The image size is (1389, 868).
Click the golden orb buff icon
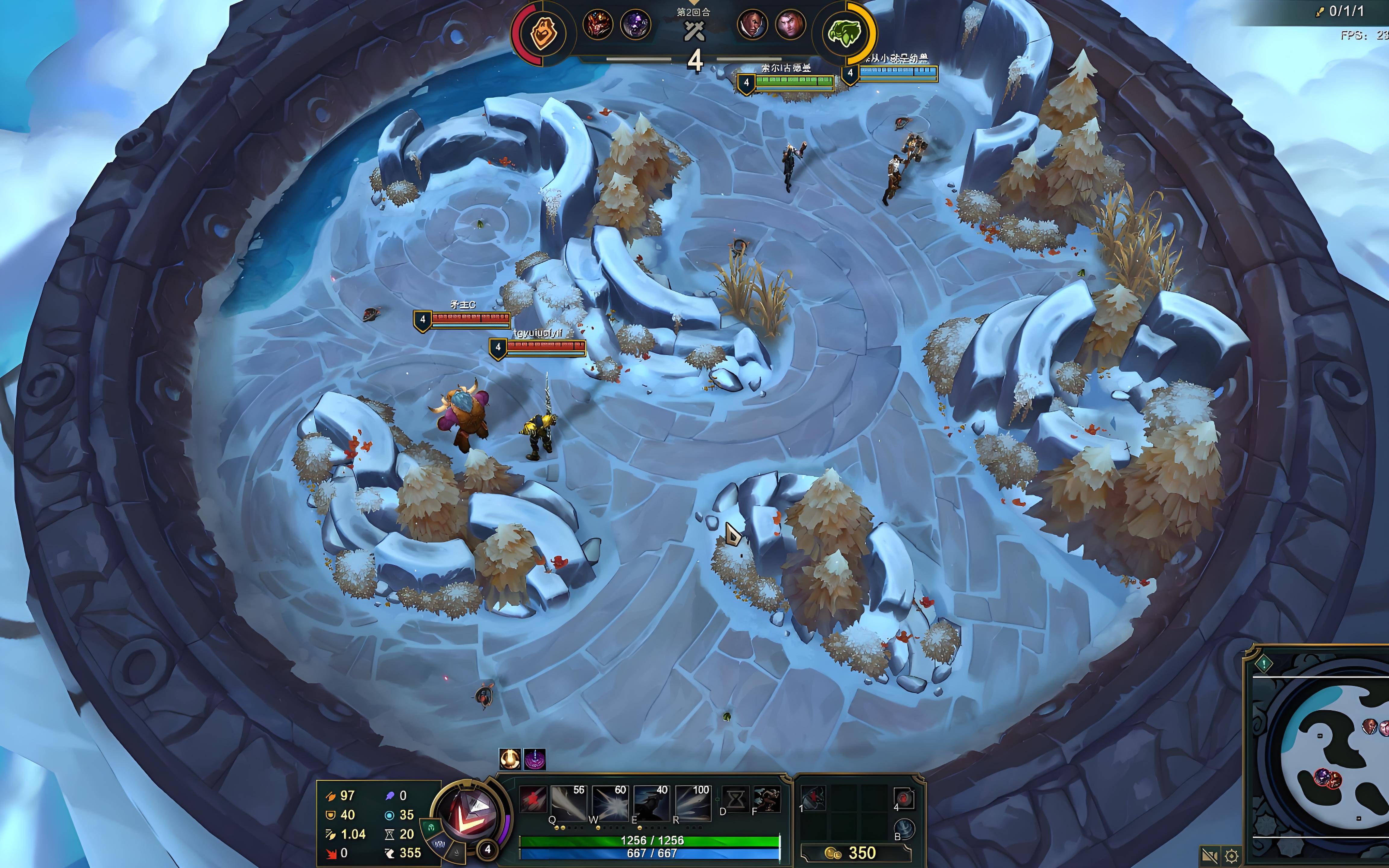(x=510, y=759)
